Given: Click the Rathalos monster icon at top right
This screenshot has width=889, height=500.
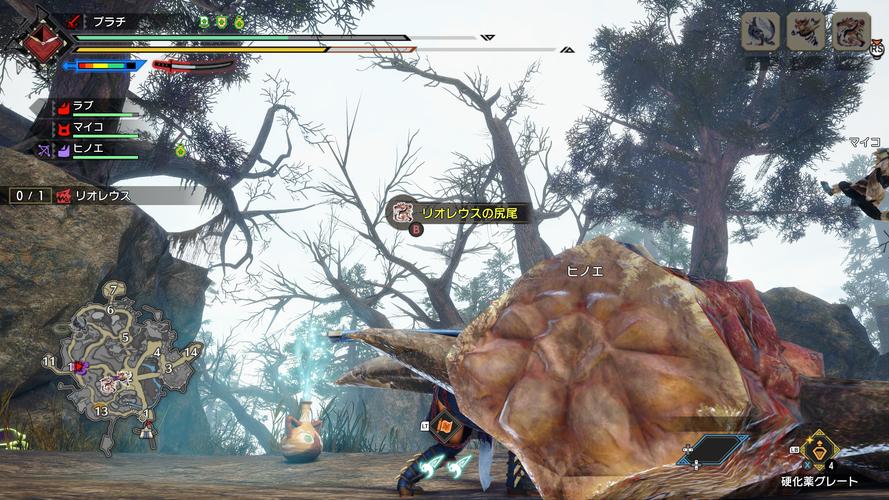Looking at the screenshot, I should 851,32.
